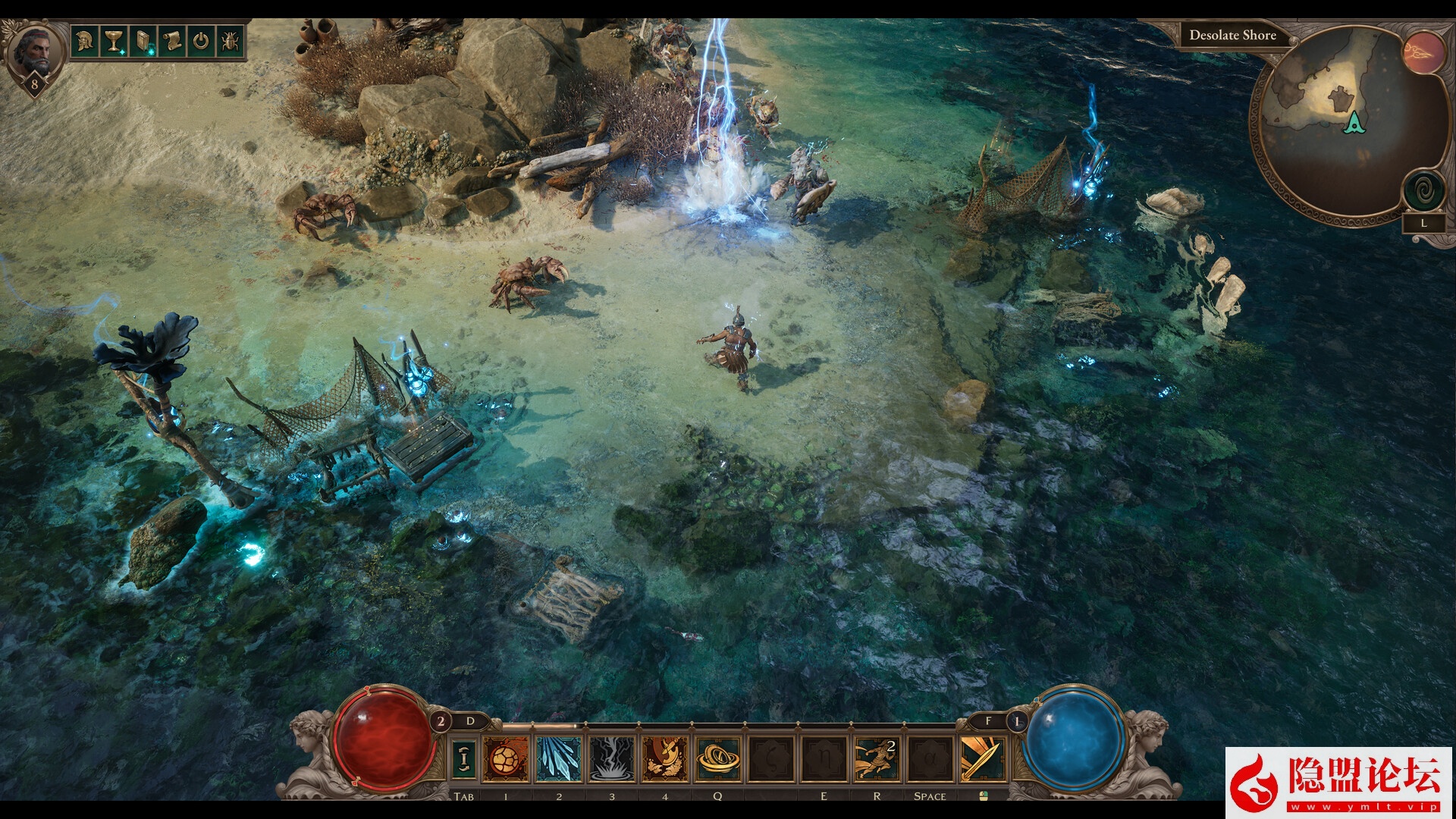Open the character helmet menu icon
The width and height of the screenshot is (1456, 819).
click(84, 40)
